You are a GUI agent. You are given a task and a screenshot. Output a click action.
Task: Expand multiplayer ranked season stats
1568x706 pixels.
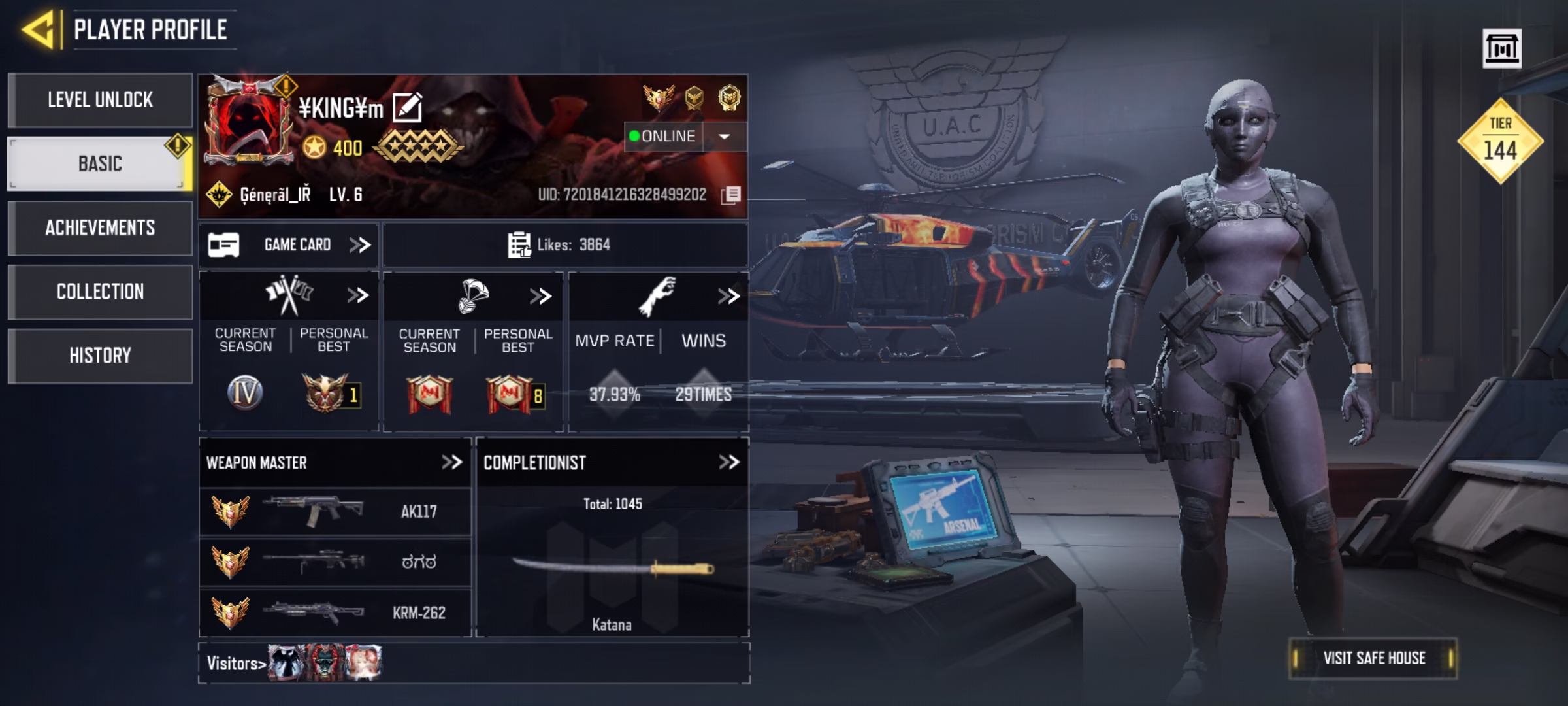[x=357, y=295]
